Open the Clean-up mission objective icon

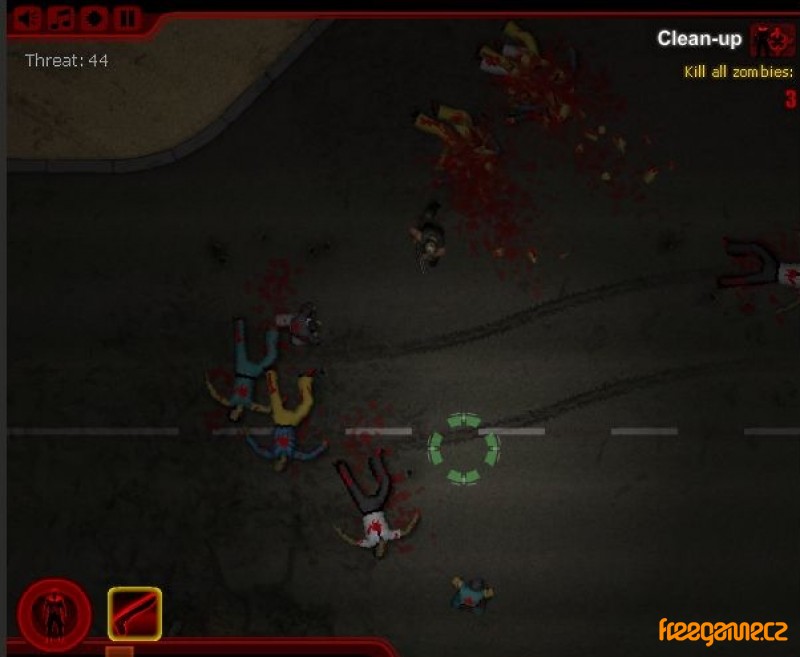772,39
